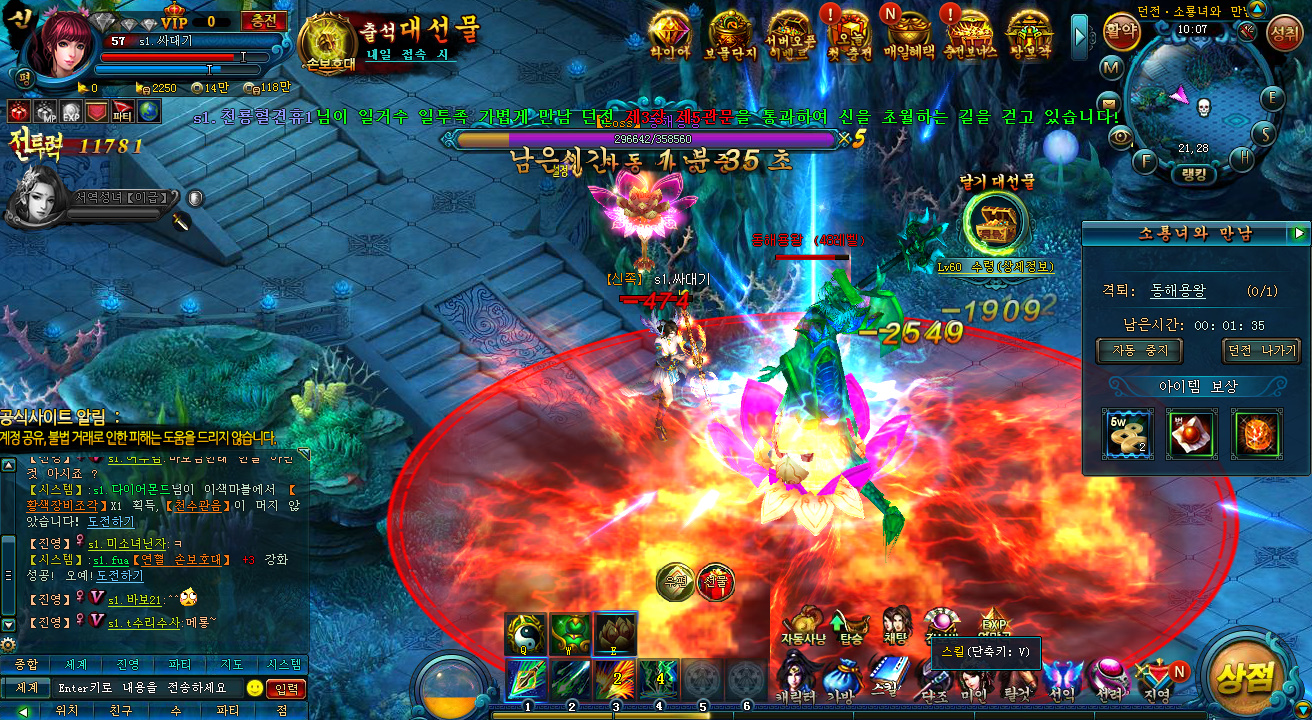Open the 매일혜택 daily benefits icon
Screen dimensions: 1312x720
908,33
